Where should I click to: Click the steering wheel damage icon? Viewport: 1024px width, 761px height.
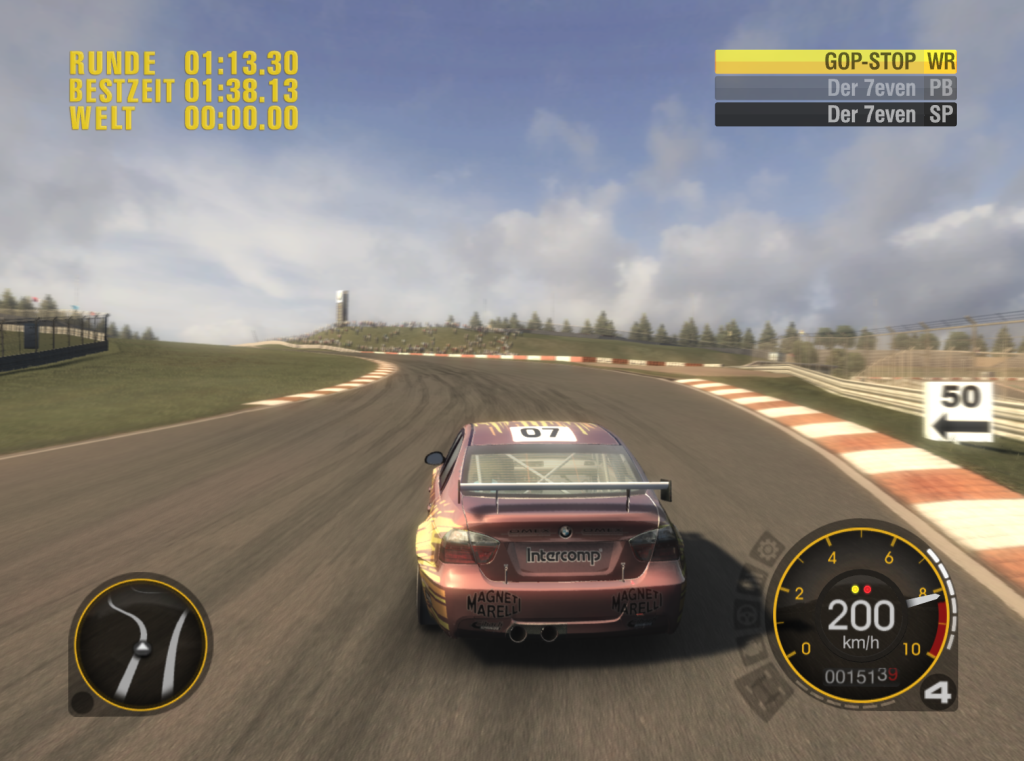tap(748, 614)
